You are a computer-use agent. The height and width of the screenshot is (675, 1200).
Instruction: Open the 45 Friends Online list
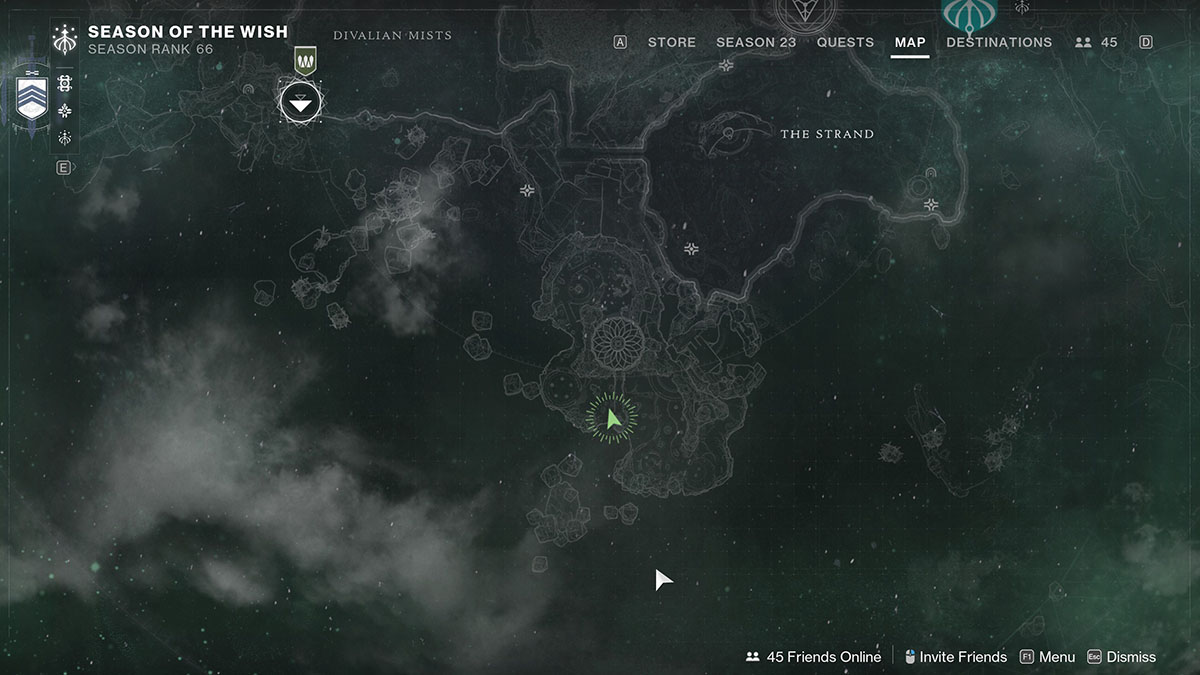pyautogui.click(x=813, y=657)
